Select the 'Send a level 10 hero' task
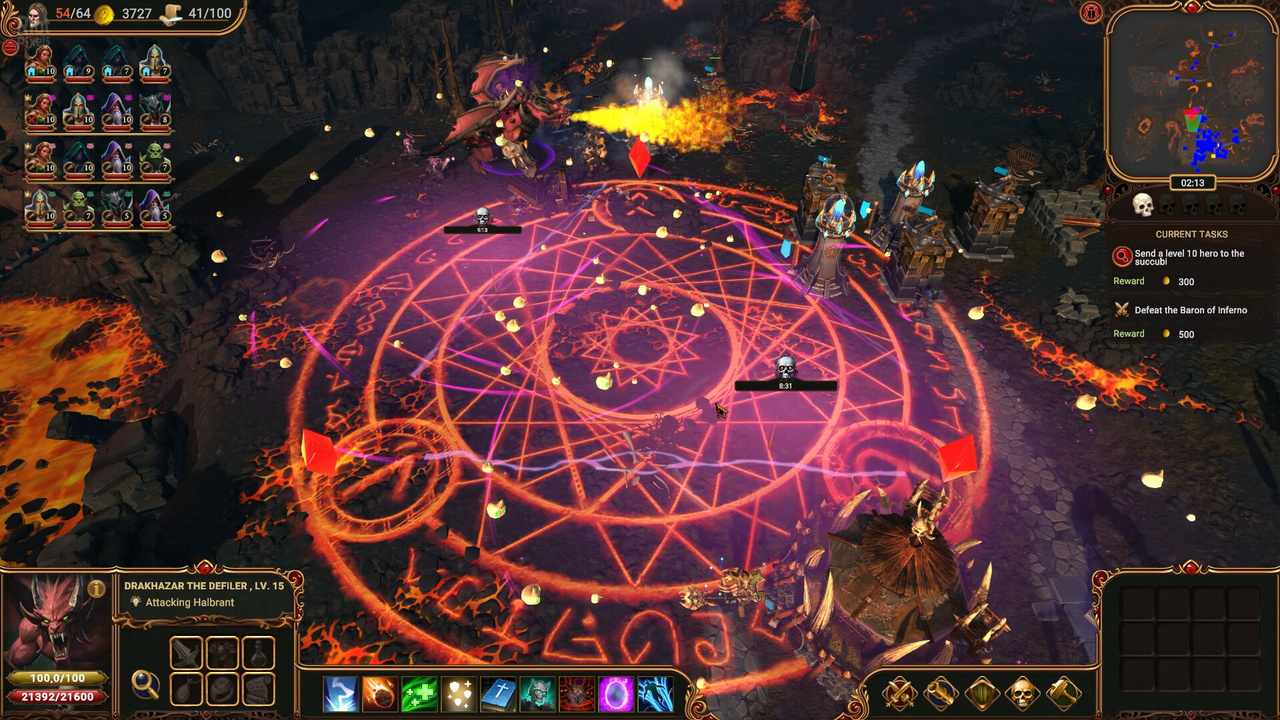Image resolution: width=1280 pixels, height=720 pixels. (1190, 257)
